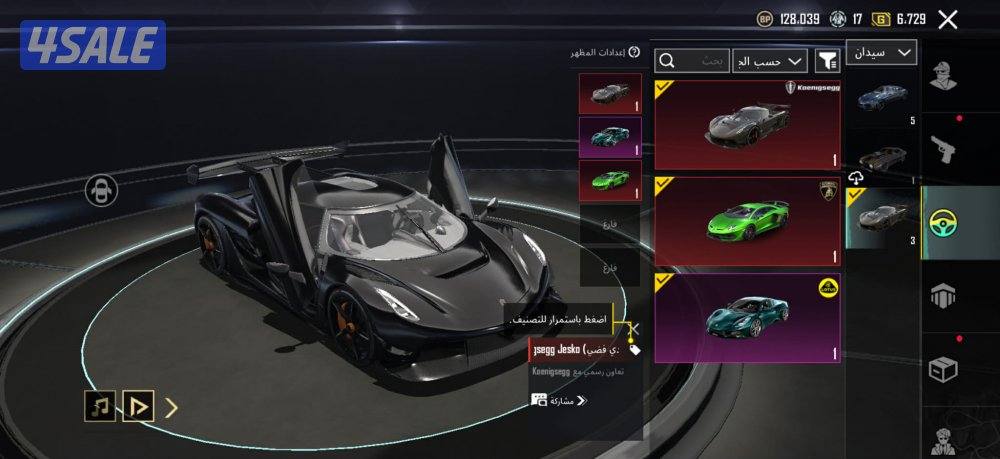Open the appearance settings help icon
Image resolution: width=1000 pixels, height=459 pixels.
pos(634,52)
